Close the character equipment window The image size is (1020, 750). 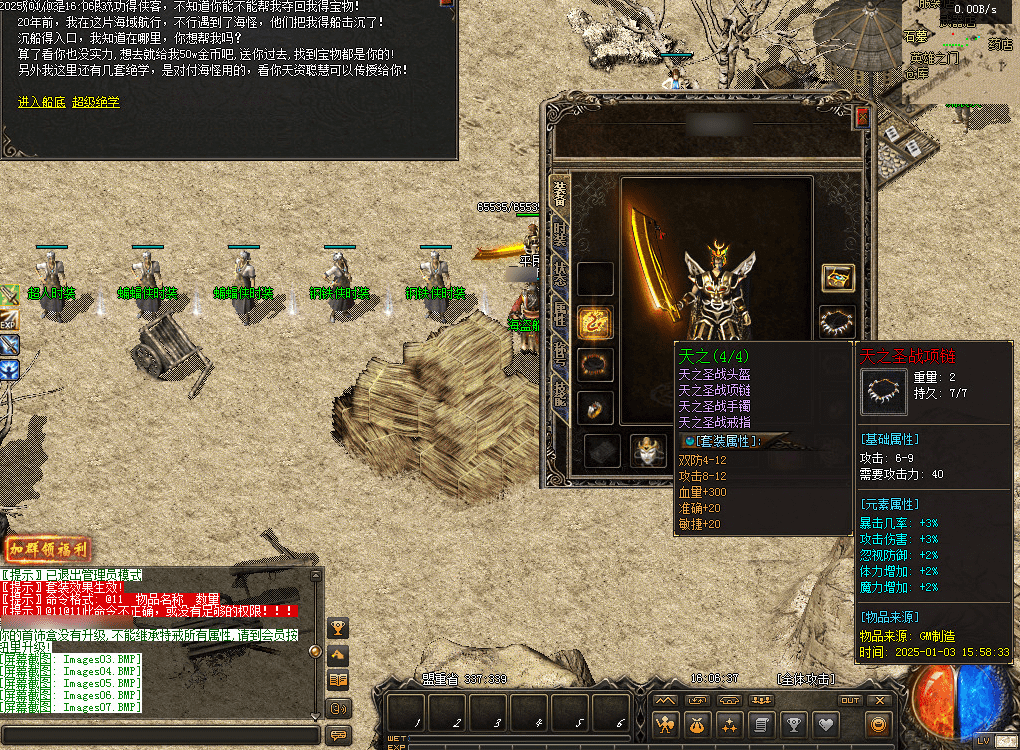(x=862, y=117)
